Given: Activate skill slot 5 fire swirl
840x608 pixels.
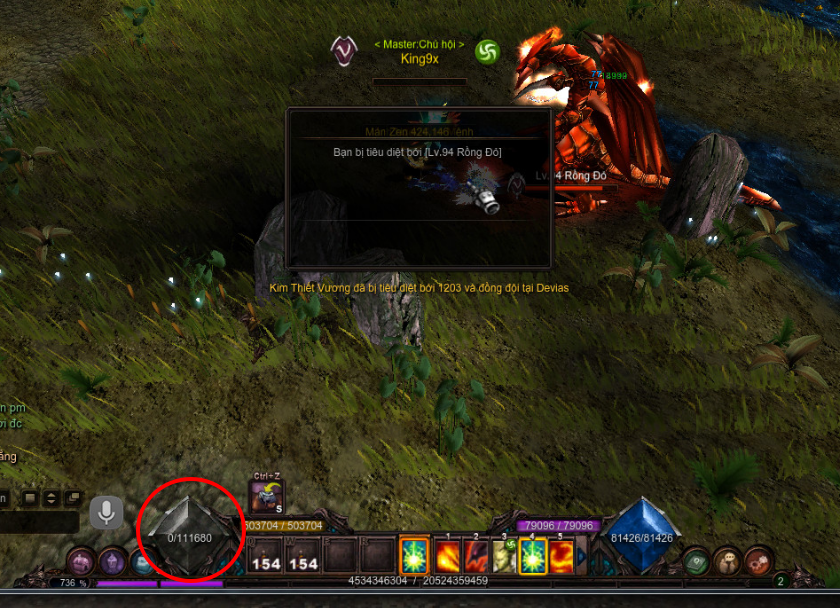Looking at the screenshot, I should tap(560, 556).
